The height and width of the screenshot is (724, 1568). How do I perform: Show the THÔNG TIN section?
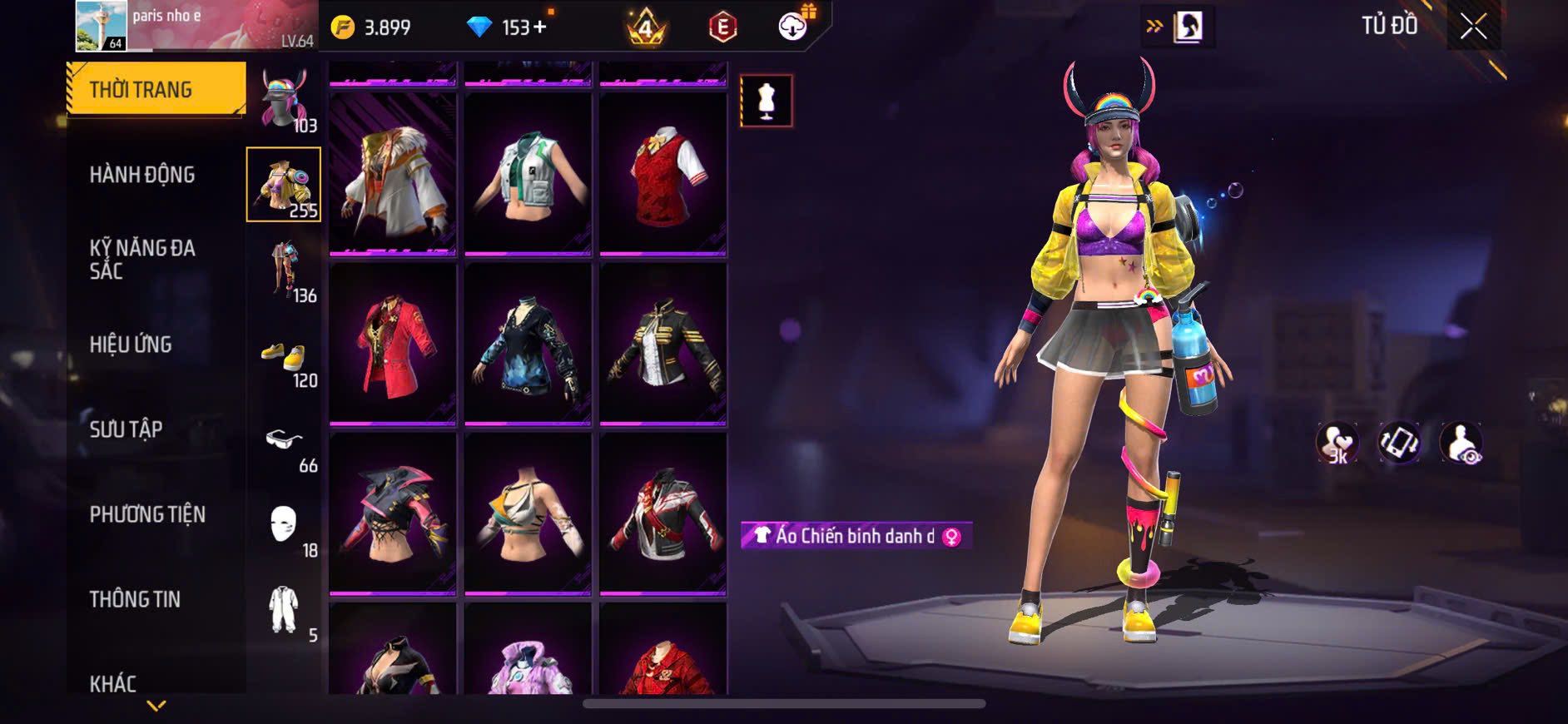pyautogui.click(x=135, y=599)
